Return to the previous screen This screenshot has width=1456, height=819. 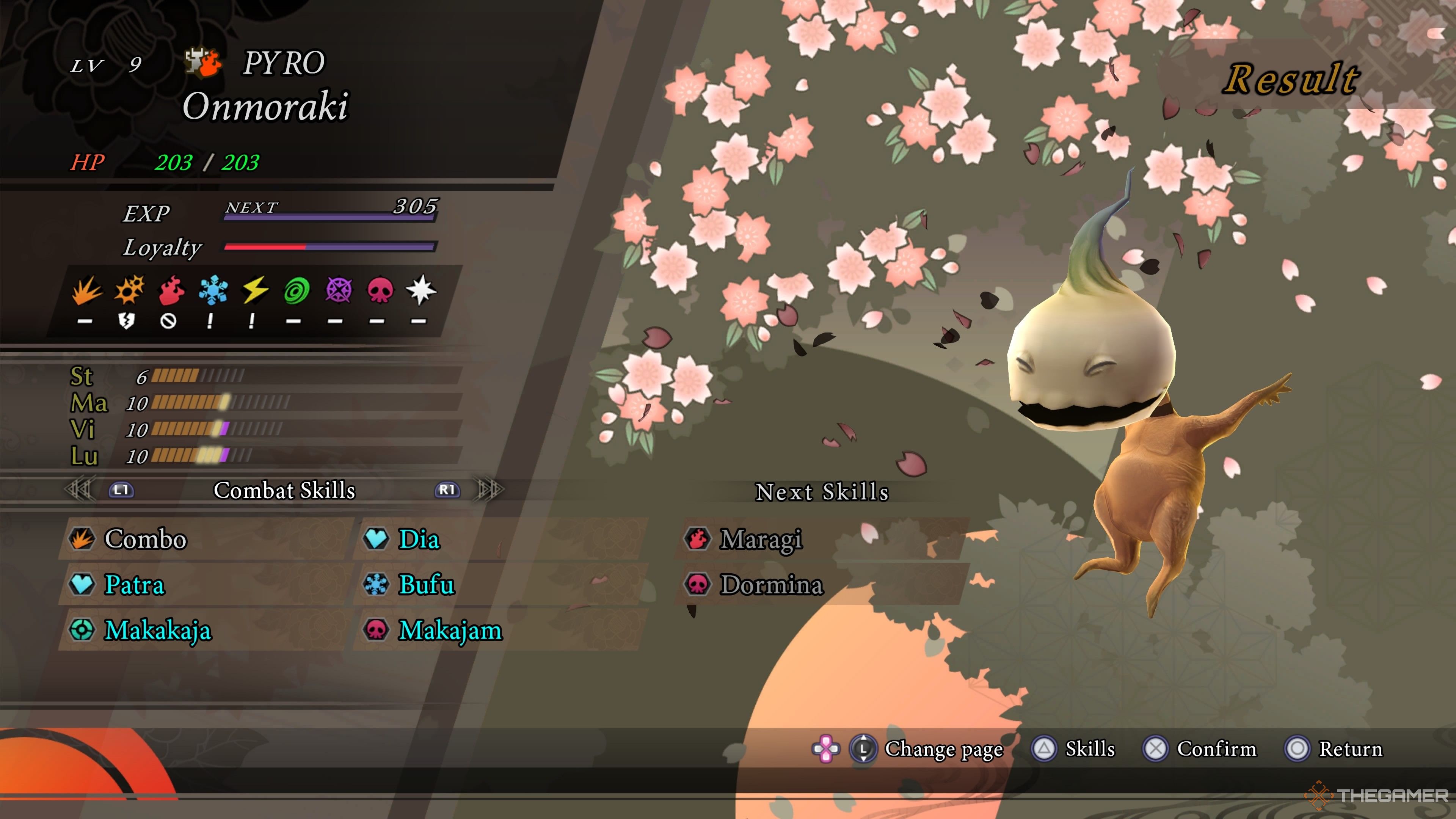1350,749
